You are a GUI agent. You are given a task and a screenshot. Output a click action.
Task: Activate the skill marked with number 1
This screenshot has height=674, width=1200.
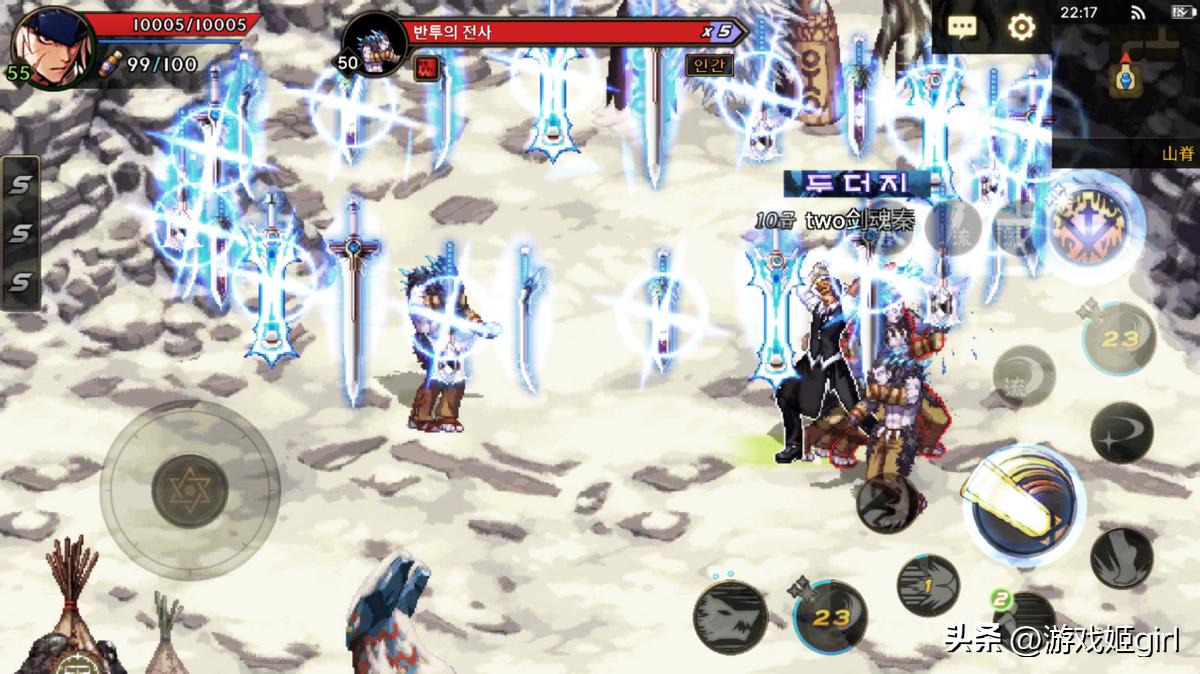(927, 586)
